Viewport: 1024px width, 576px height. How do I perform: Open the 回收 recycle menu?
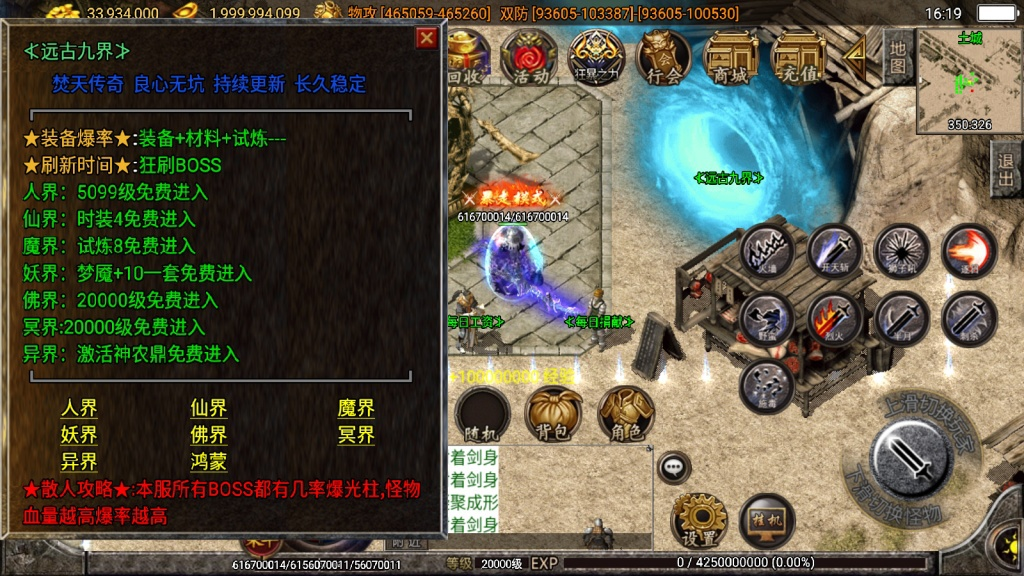(x=466, y=57)
